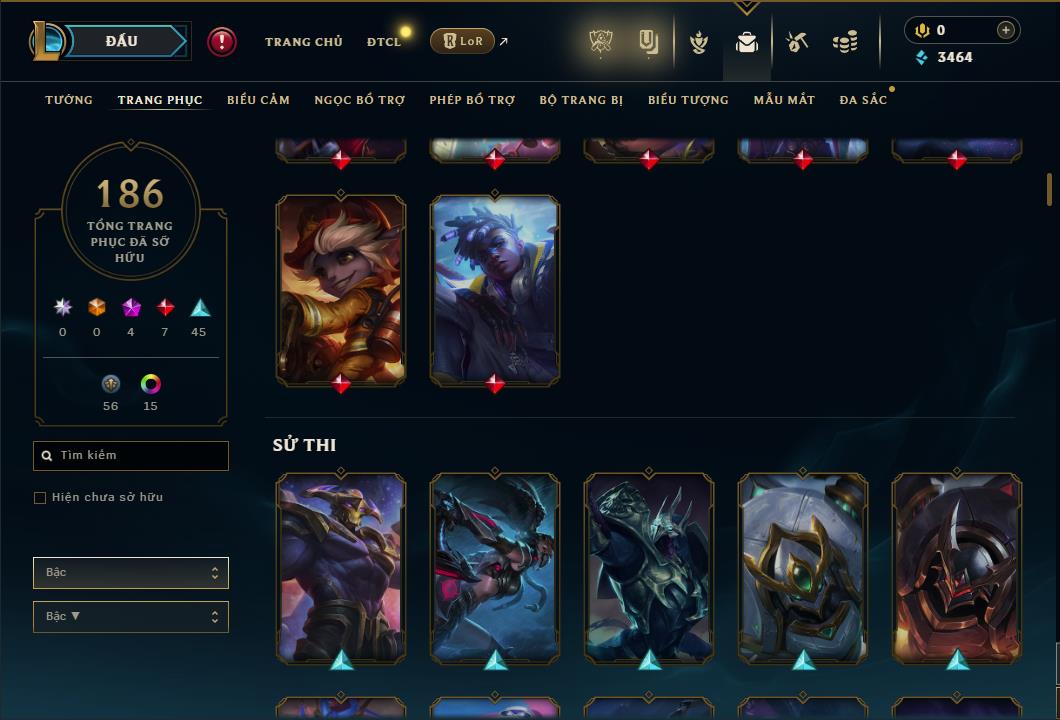Open the crafting hammer icon
This screenshot has height=720, width=1060.
tap(797, 42)
